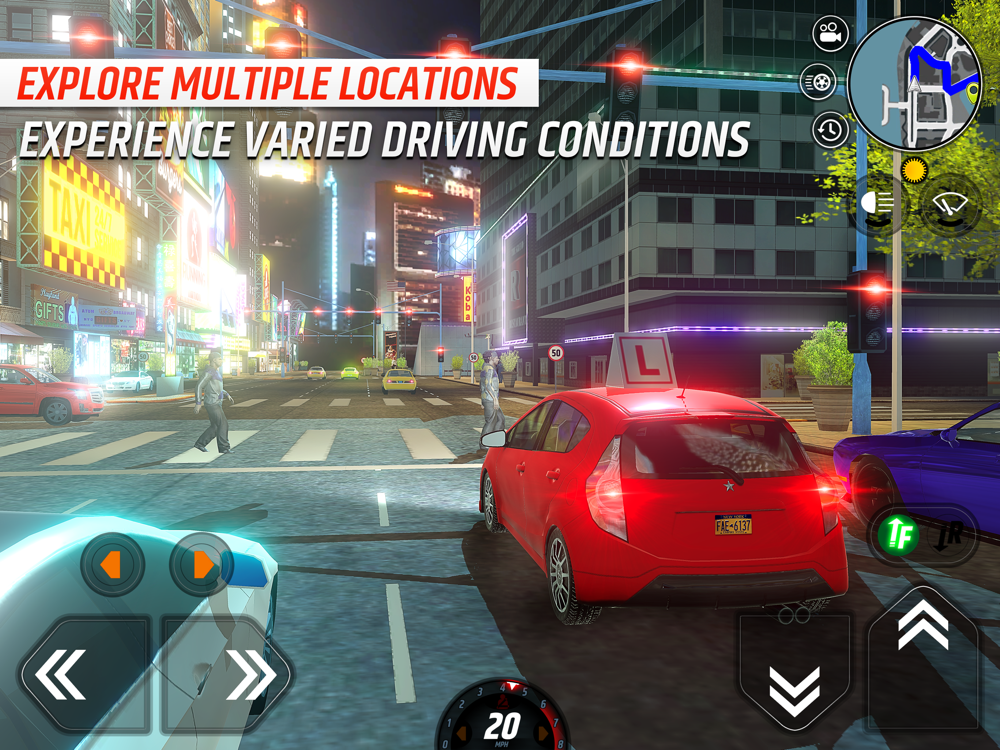Open the circular minimap

point(914,84)
